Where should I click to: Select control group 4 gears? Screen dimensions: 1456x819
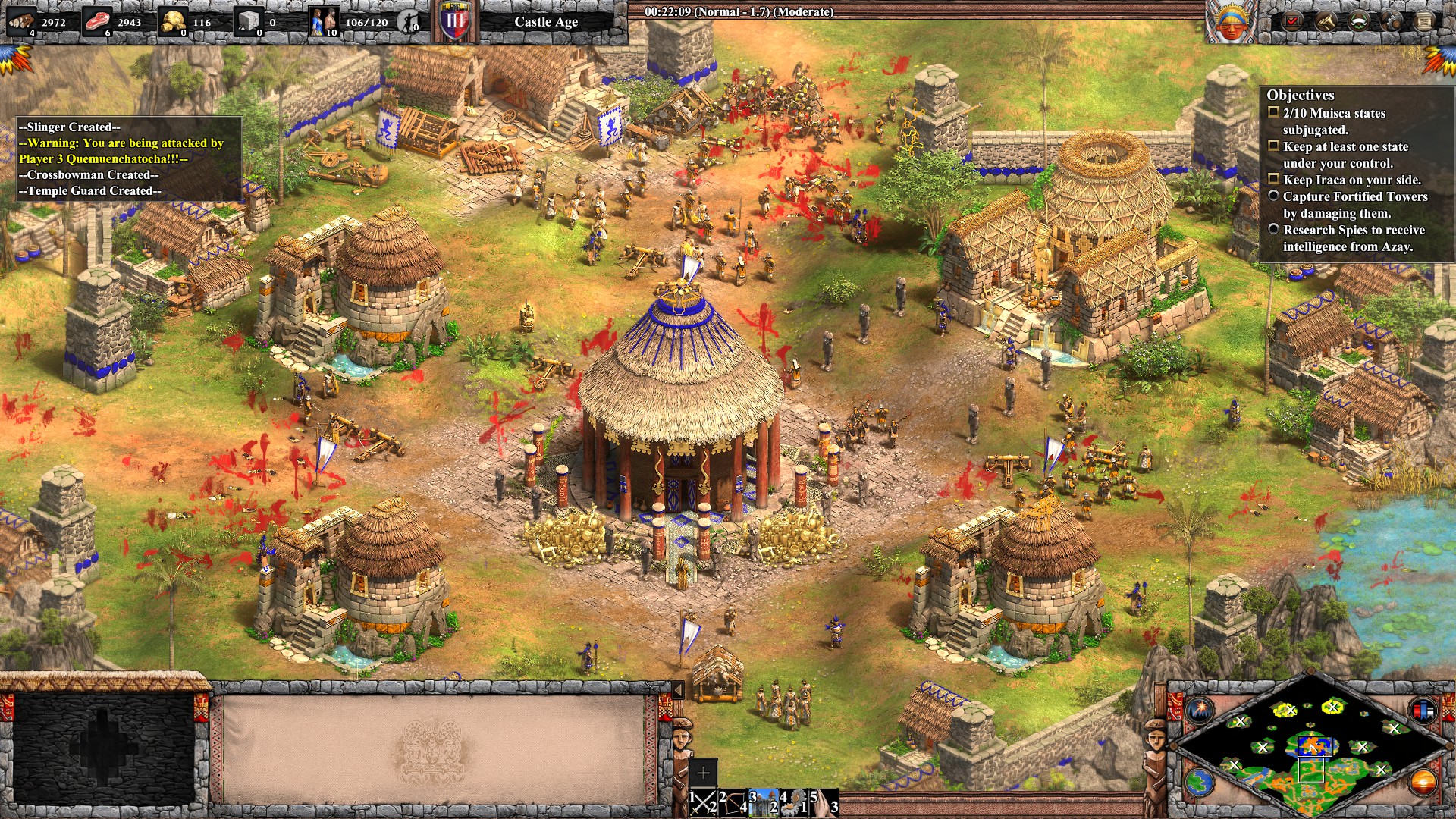pos(793,802)
